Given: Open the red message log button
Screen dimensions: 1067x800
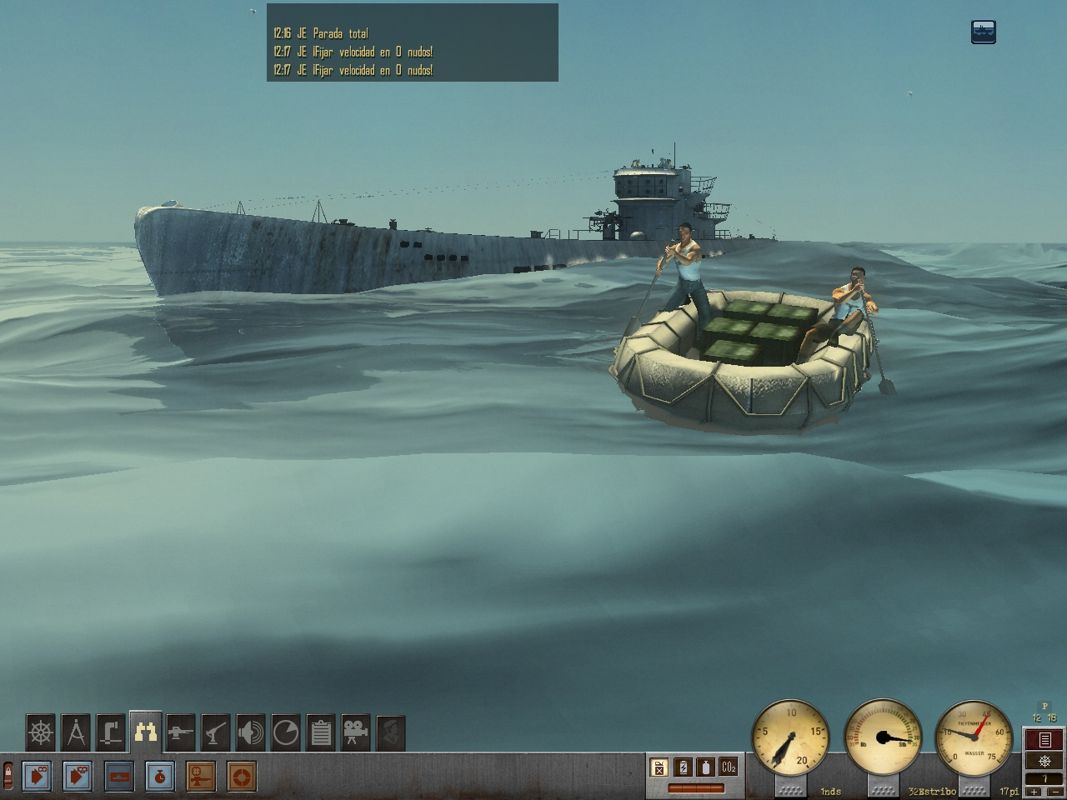Looking at the screenshot, I should tap(1044, 740).
